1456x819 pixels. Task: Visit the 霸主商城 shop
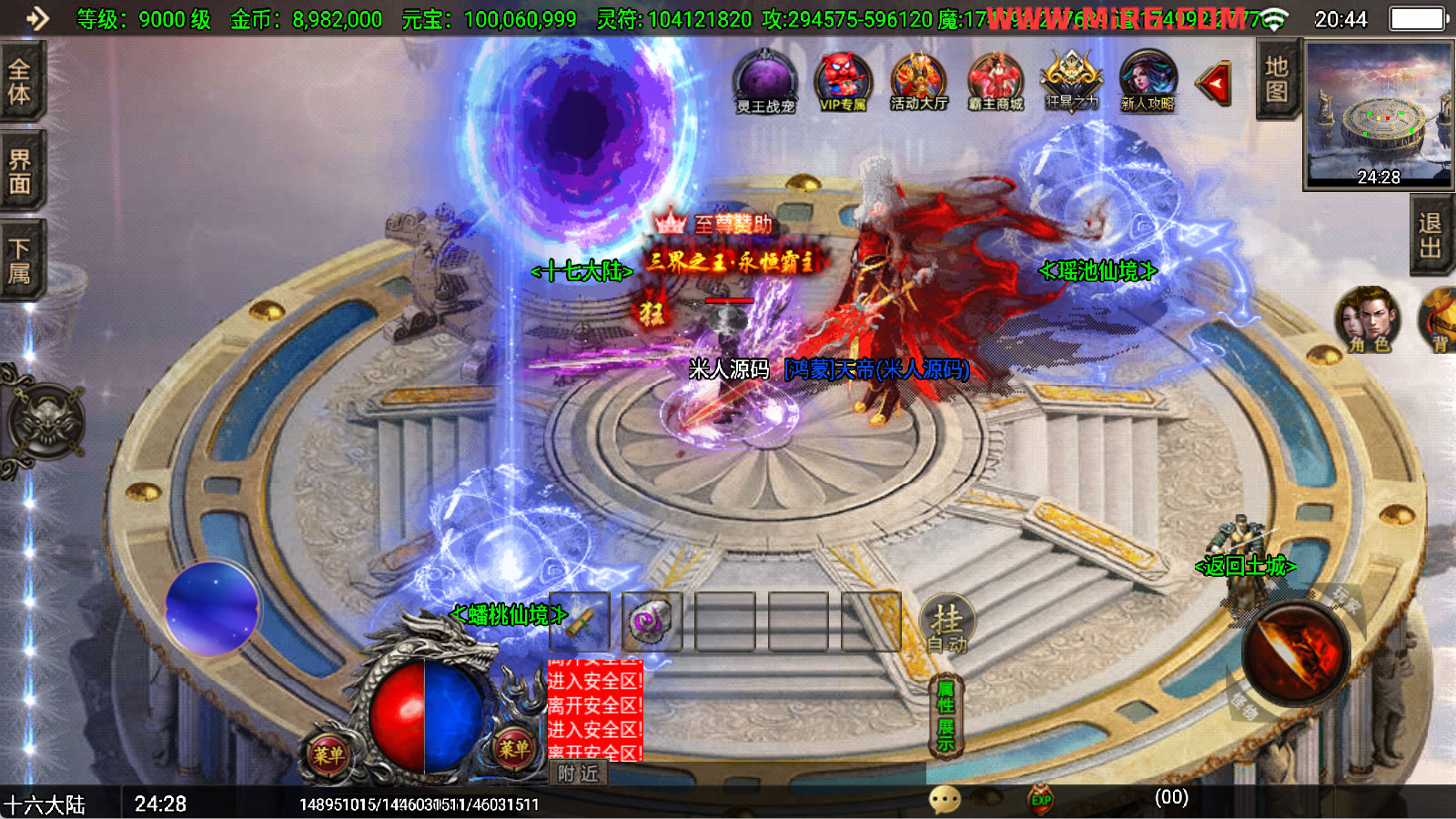[996, 81]
